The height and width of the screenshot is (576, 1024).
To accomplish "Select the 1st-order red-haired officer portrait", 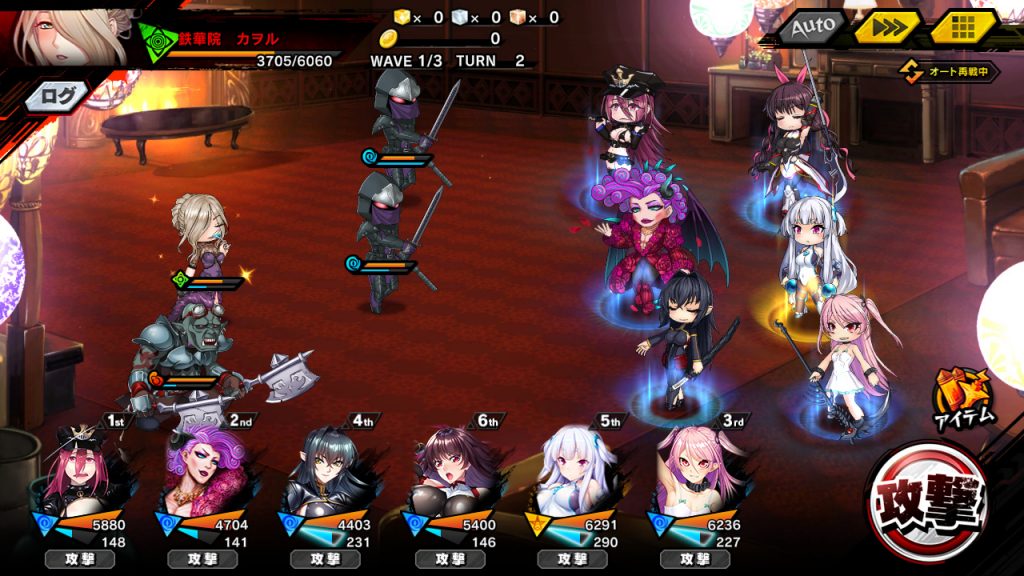I will pos(80,472).
